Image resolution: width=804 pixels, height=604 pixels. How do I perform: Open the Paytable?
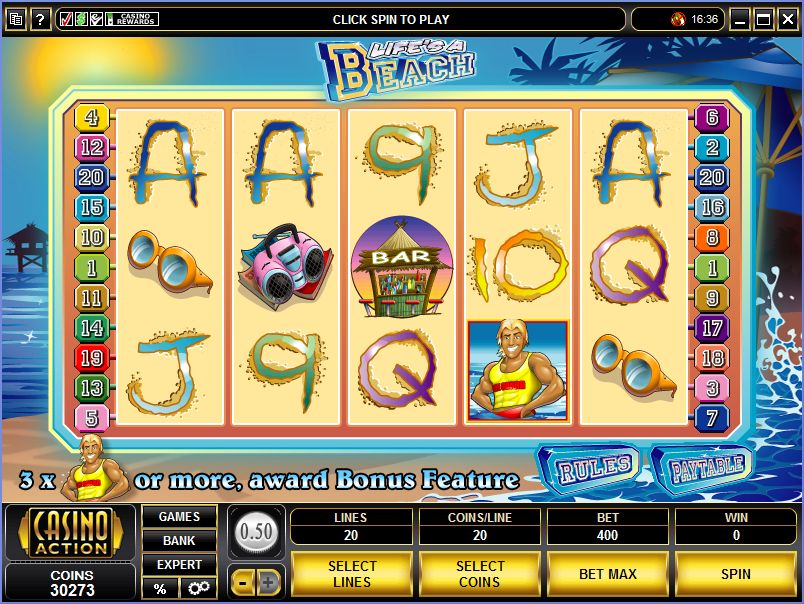[x=705, y=465]
